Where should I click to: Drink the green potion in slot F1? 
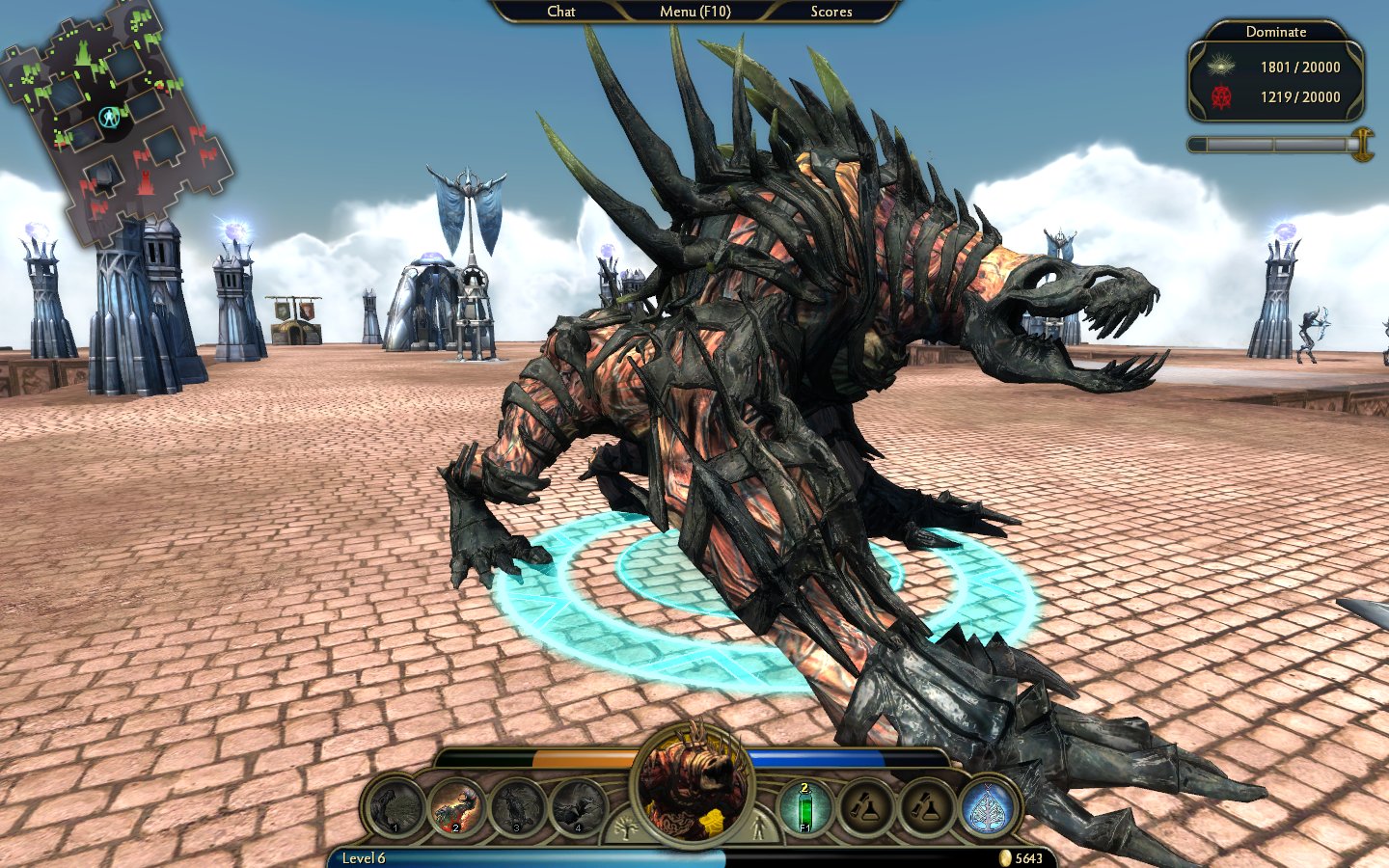coord(804,807)
